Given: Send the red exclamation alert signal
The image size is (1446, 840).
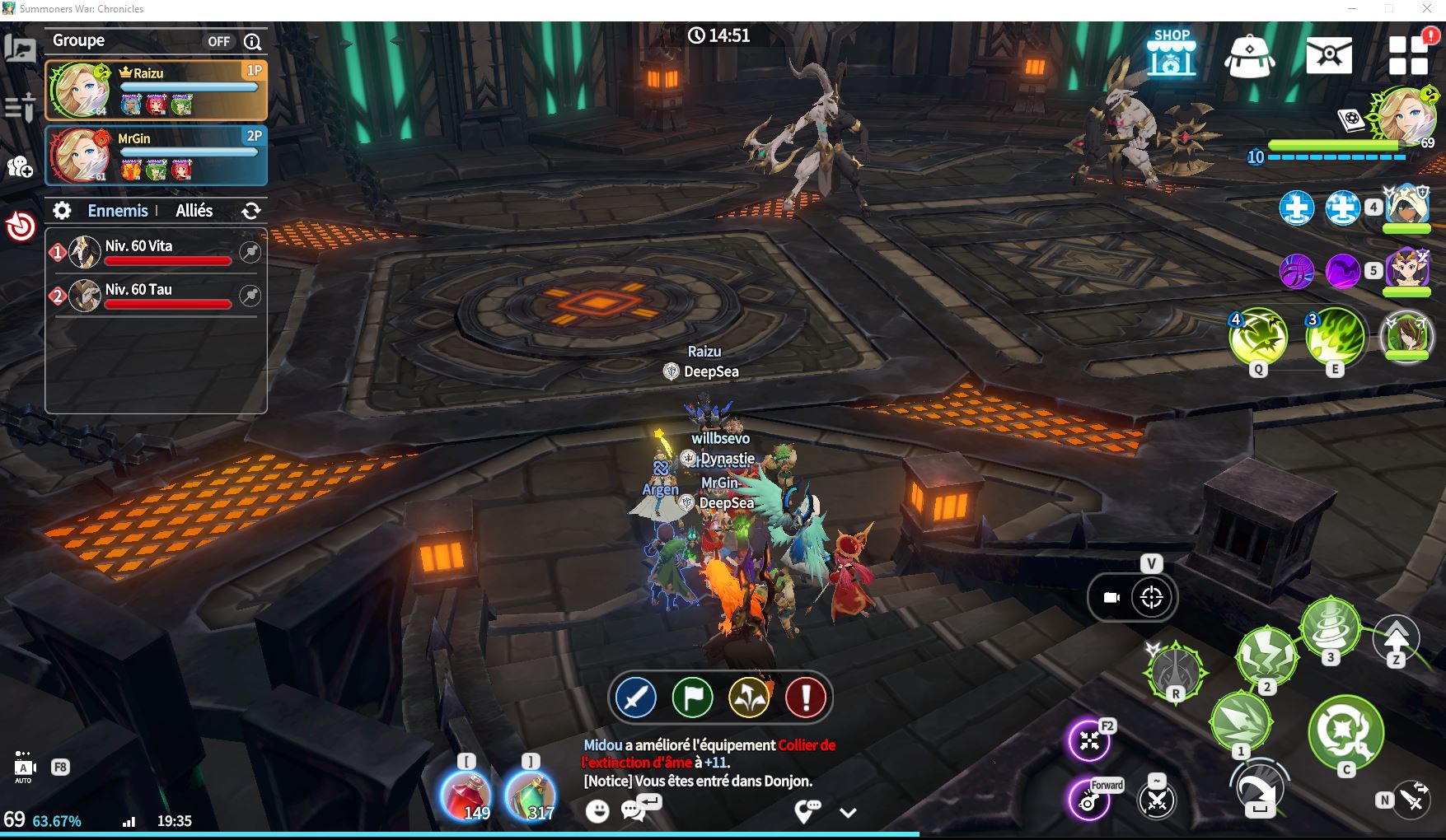Looking at the screenshot, I should click(x=805, y=698).
